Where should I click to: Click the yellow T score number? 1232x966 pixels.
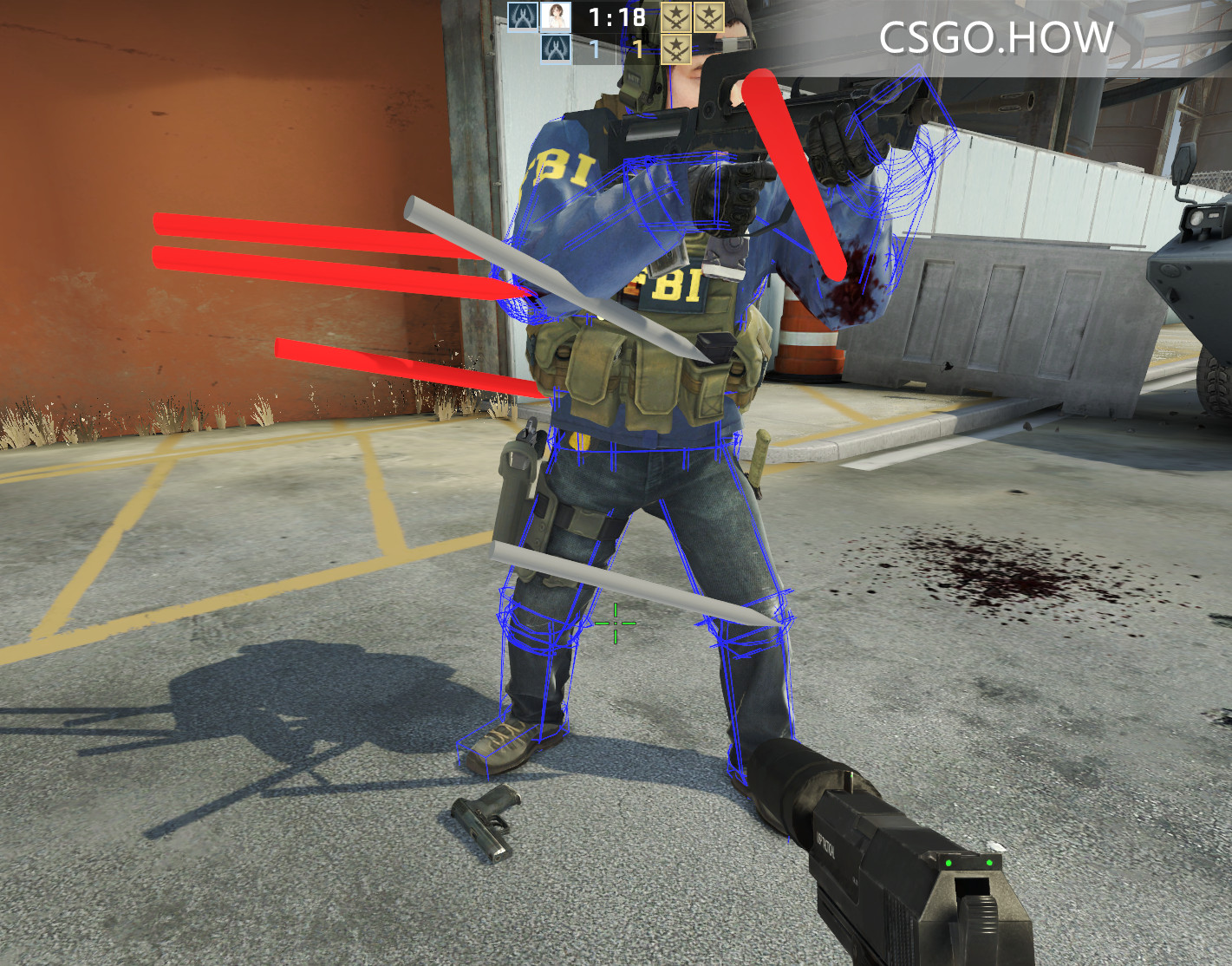639,49
